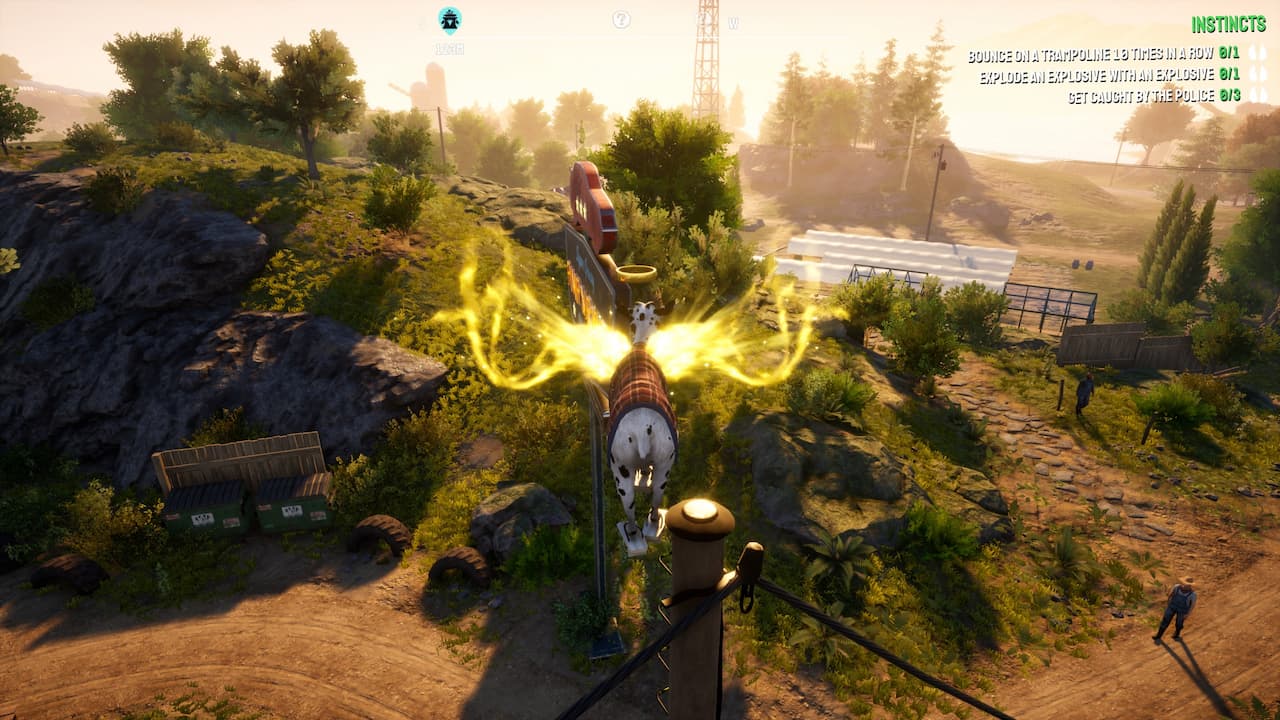Click the teal waypoint marker showing 123M
The image size is (1280, 720).
[450, 20]
